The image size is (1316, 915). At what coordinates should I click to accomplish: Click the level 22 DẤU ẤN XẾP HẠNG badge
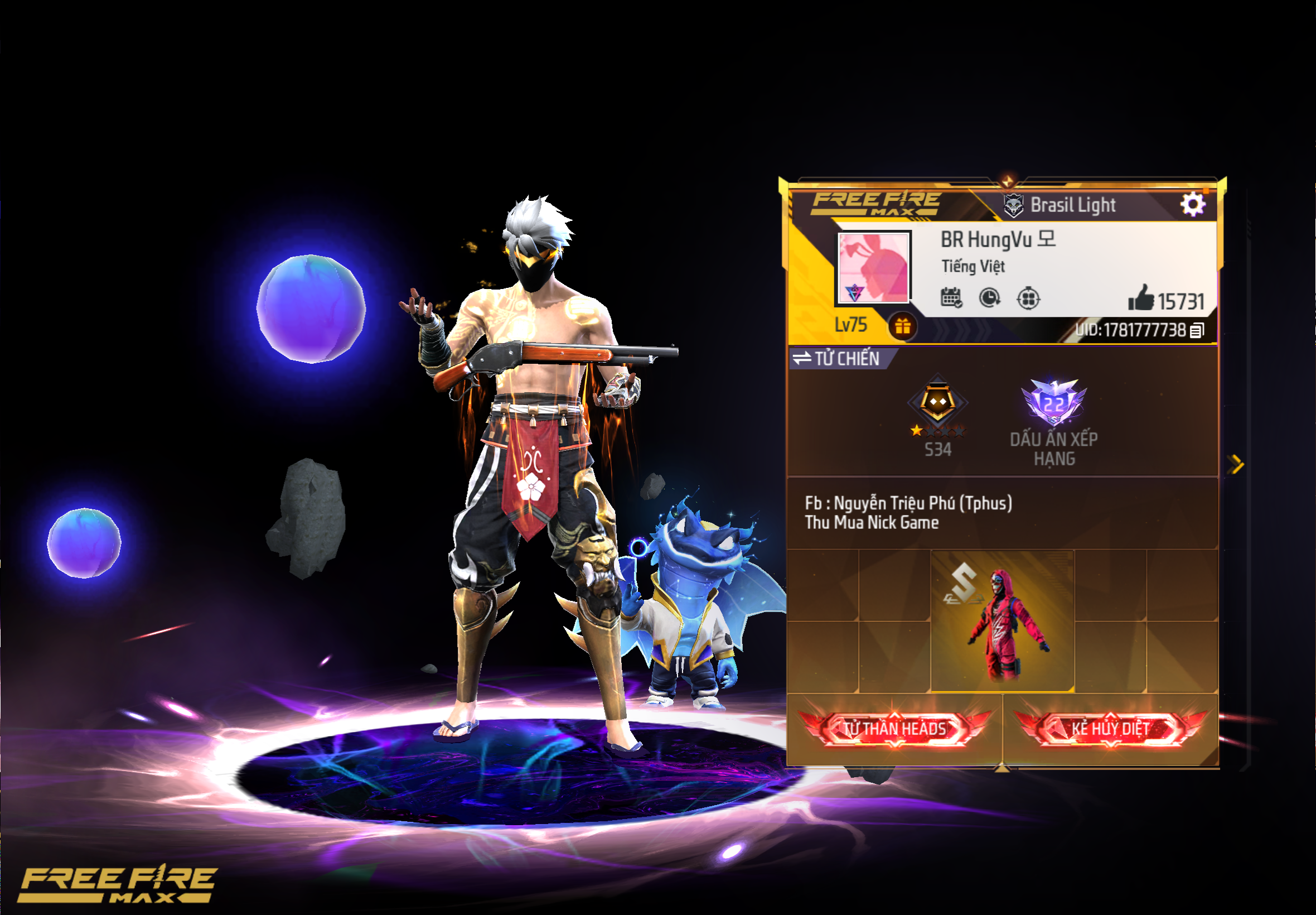(1054, 402)
